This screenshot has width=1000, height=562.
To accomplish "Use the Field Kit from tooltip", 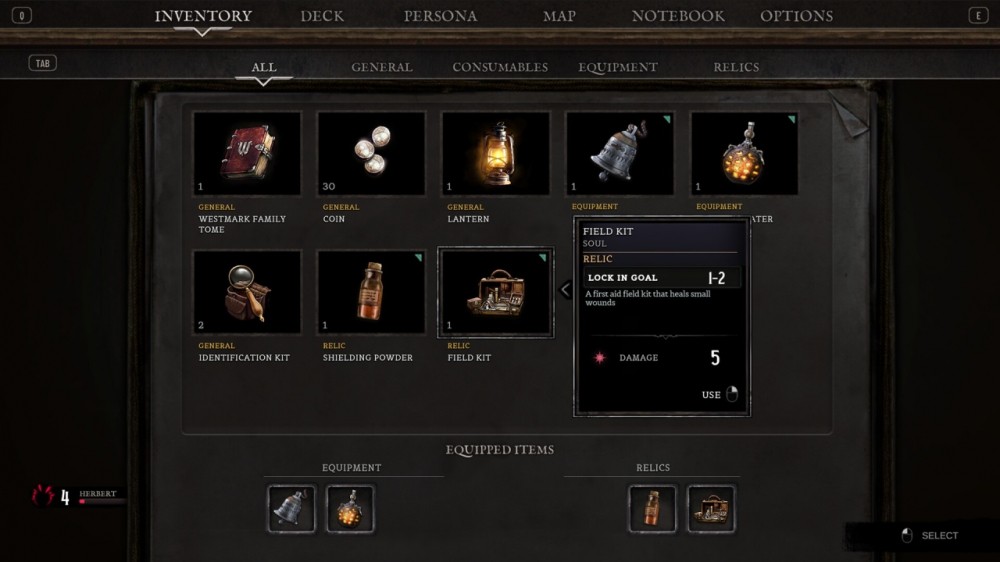I will 720,395.
